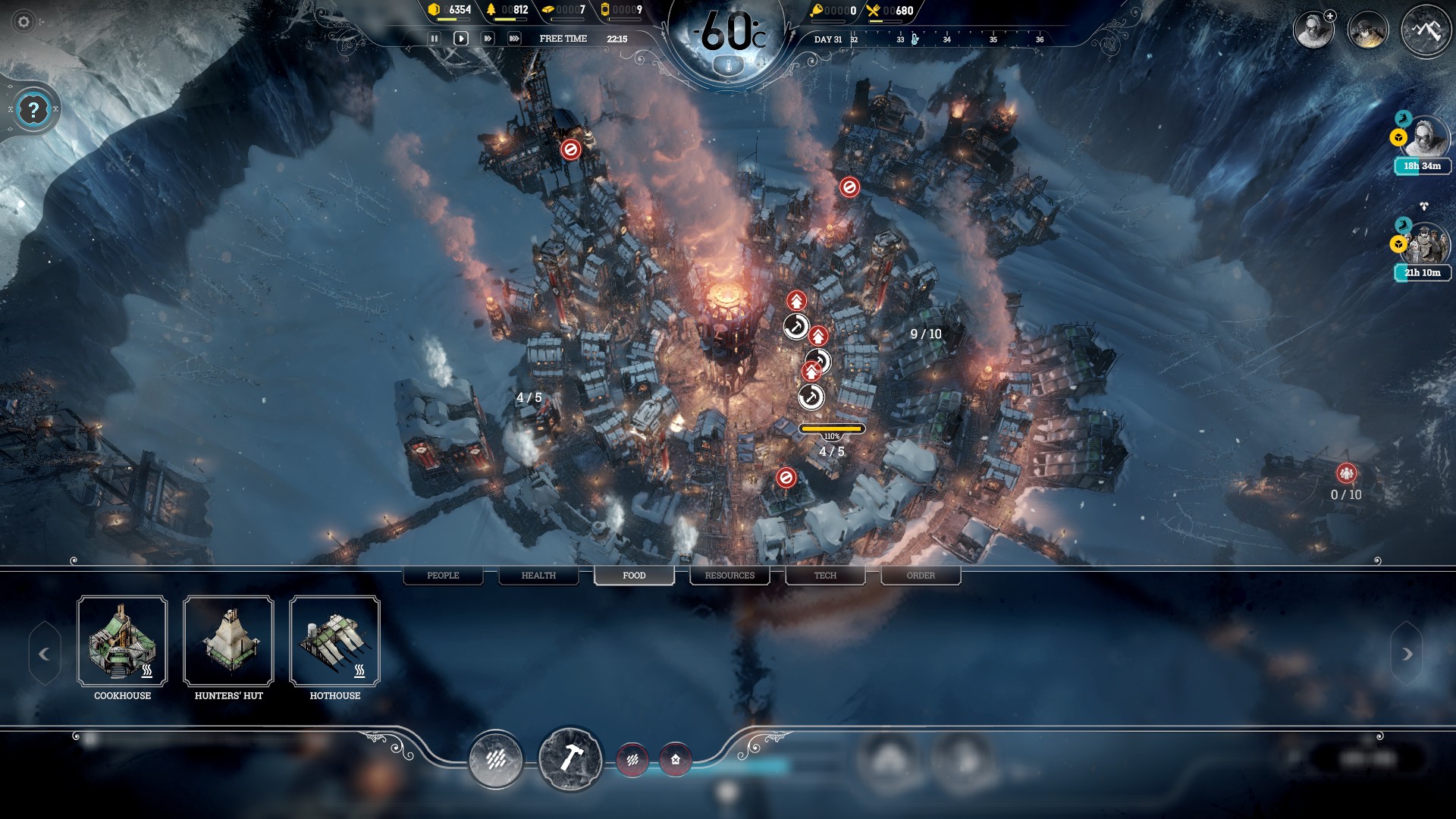This screenshot has height=819, width=1456.
Task: Open the TECH tab
Action: click(x=825, y=576)
